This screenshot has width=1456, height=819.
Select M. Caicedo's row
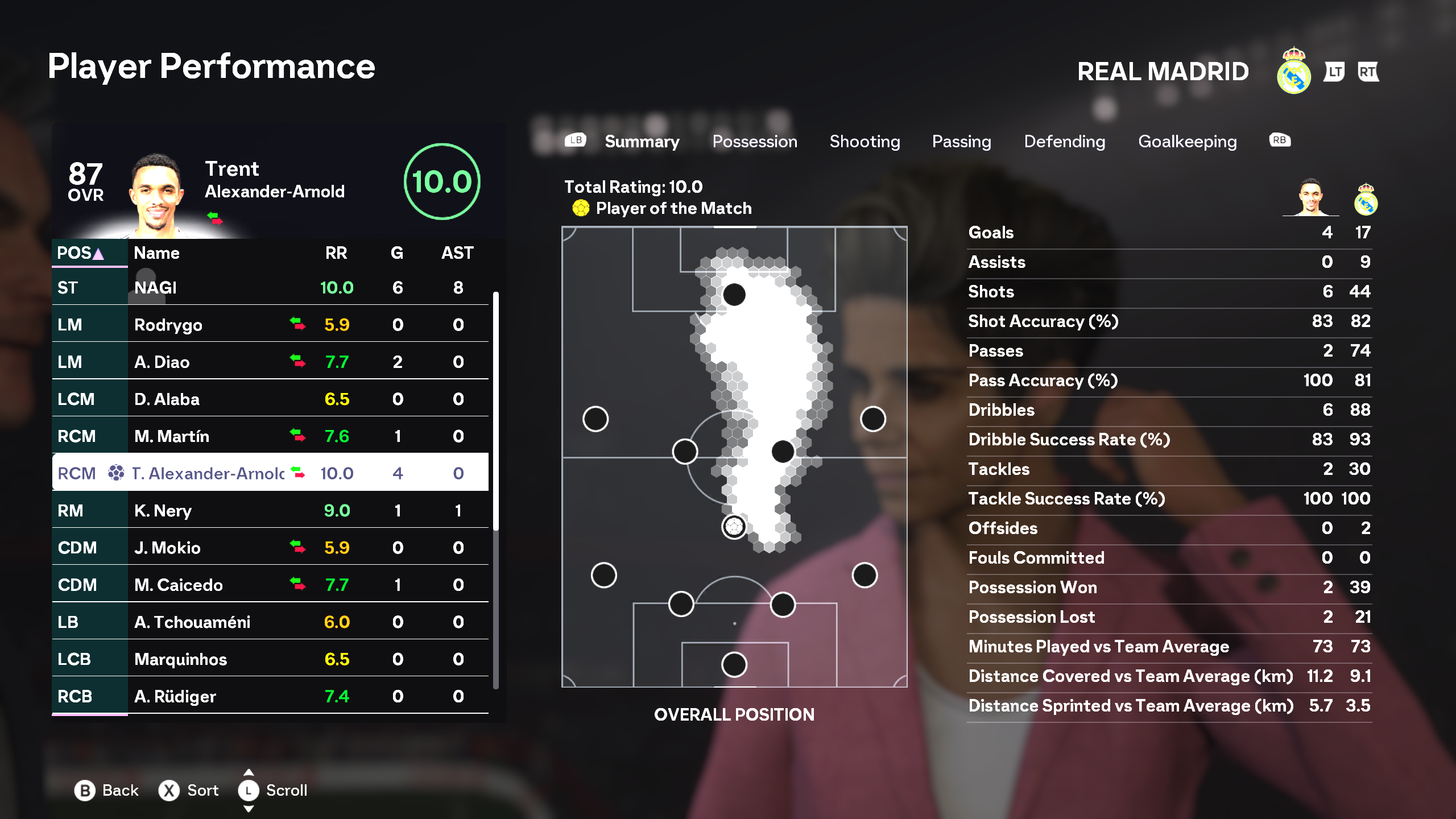click(x=270, y=585)
